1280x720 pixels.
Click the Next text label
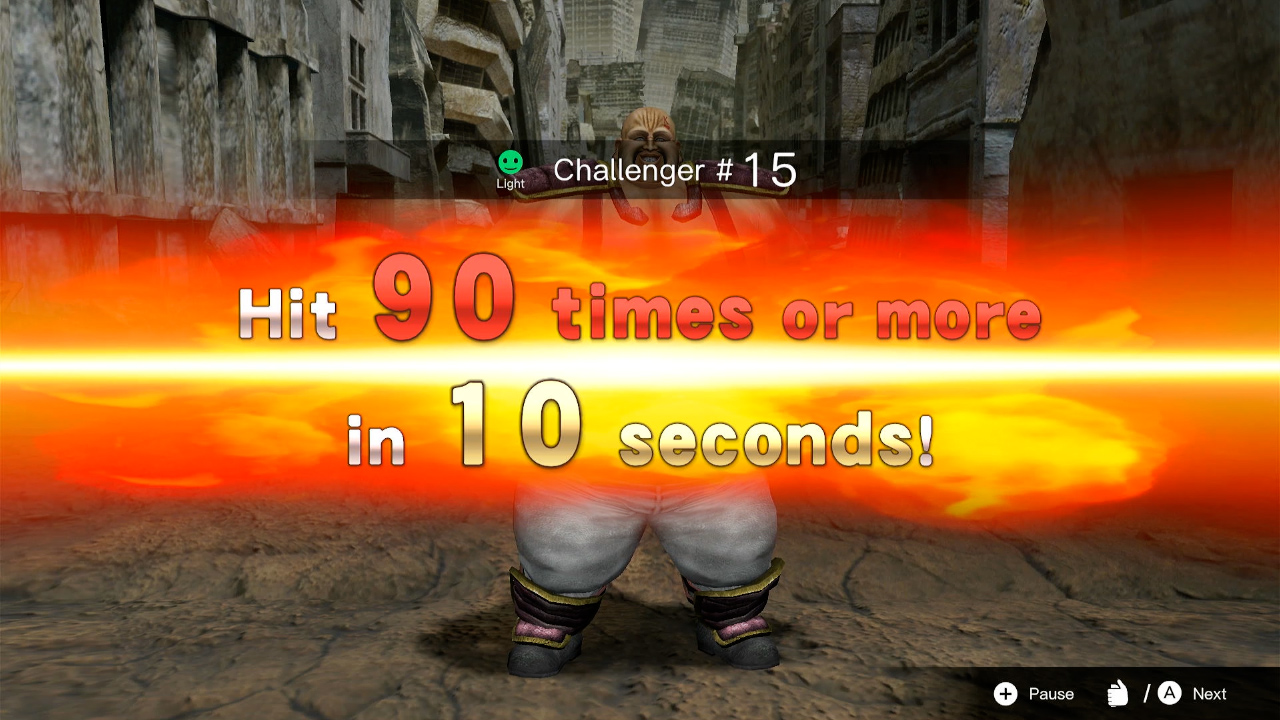click(x=1208, y=693)
